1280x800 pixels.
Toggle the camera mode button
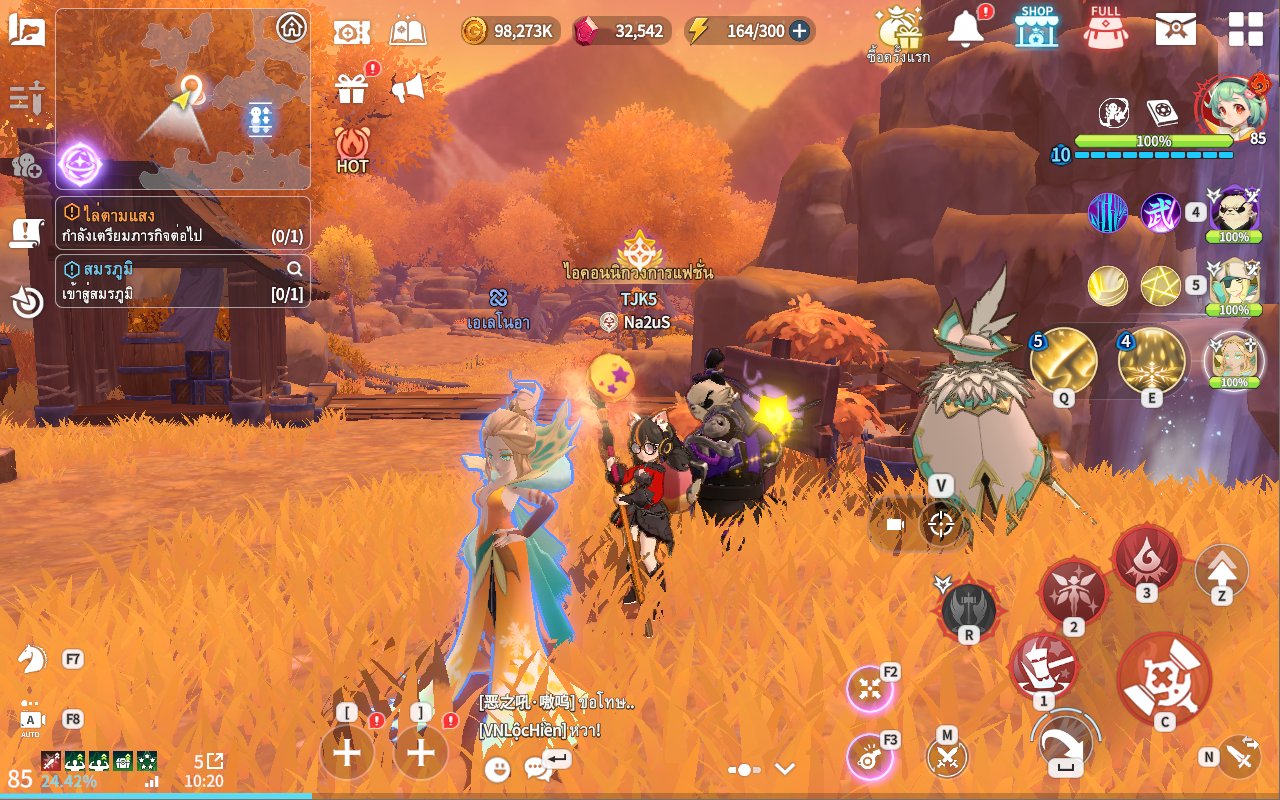coord(894,524)
